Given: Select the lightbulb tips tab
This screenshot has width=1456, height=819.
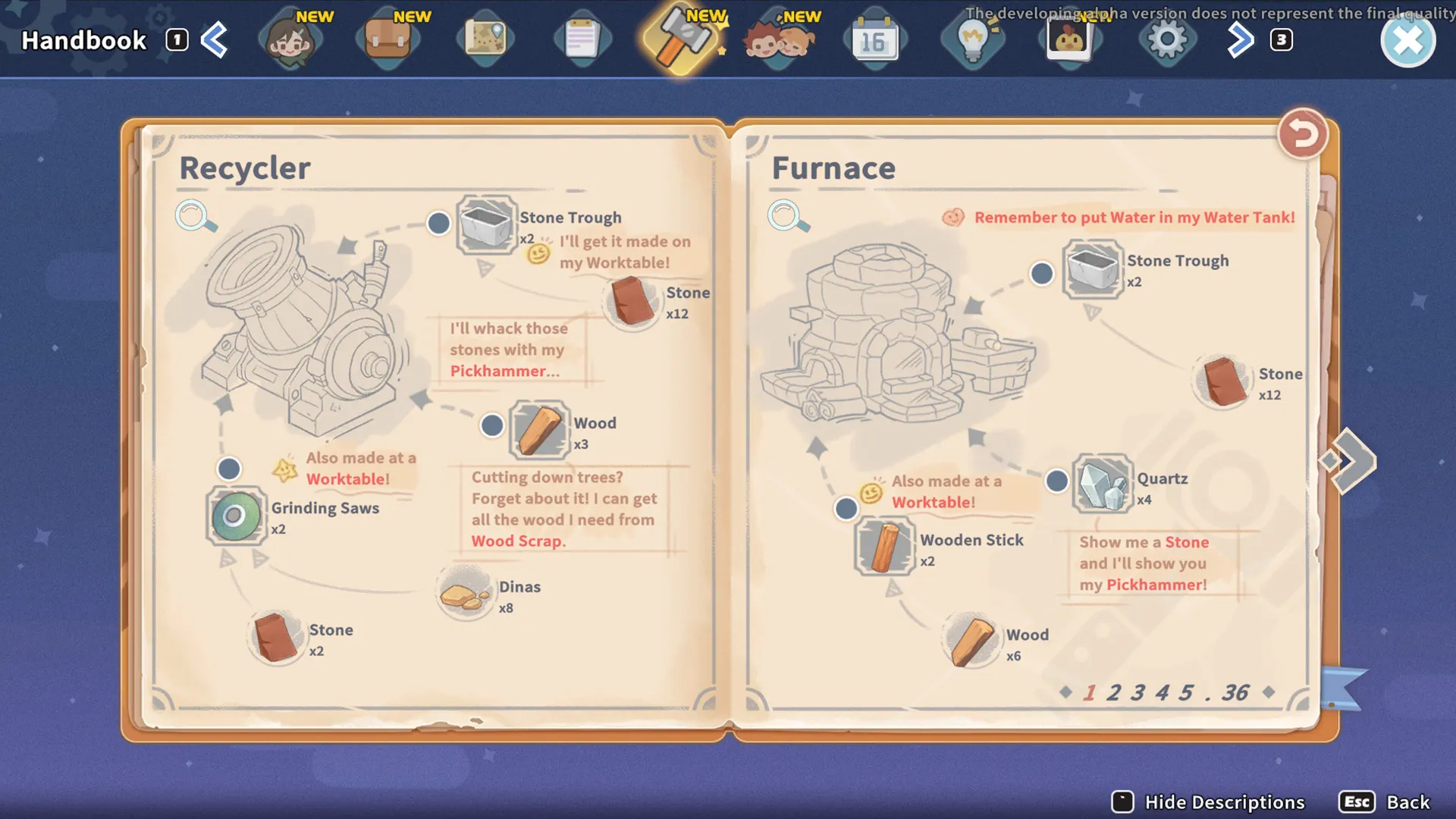Looking at the screenshot, I should point(972,41).
